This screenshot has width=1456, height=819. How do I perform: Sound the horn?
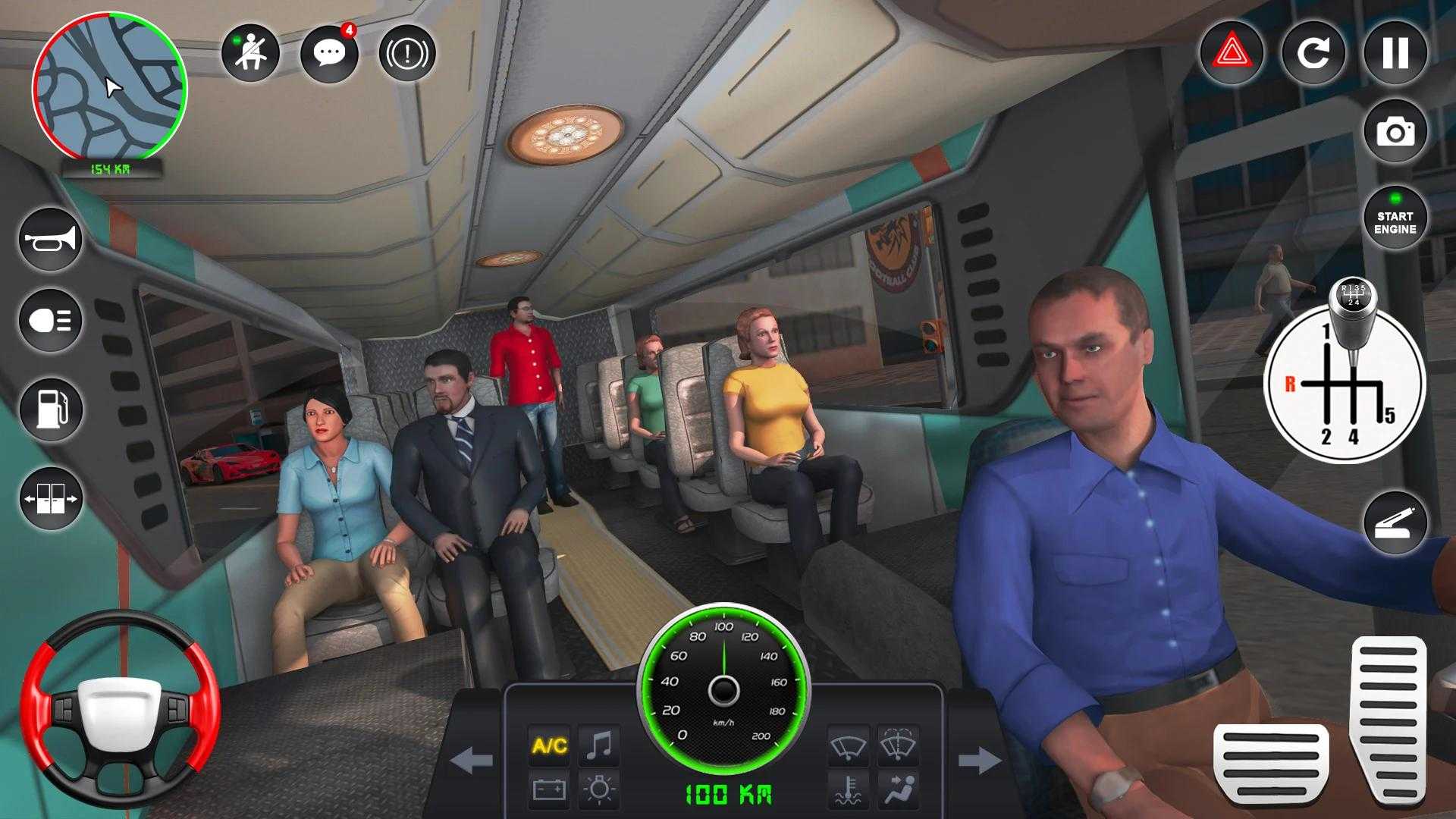click(51, 240)
